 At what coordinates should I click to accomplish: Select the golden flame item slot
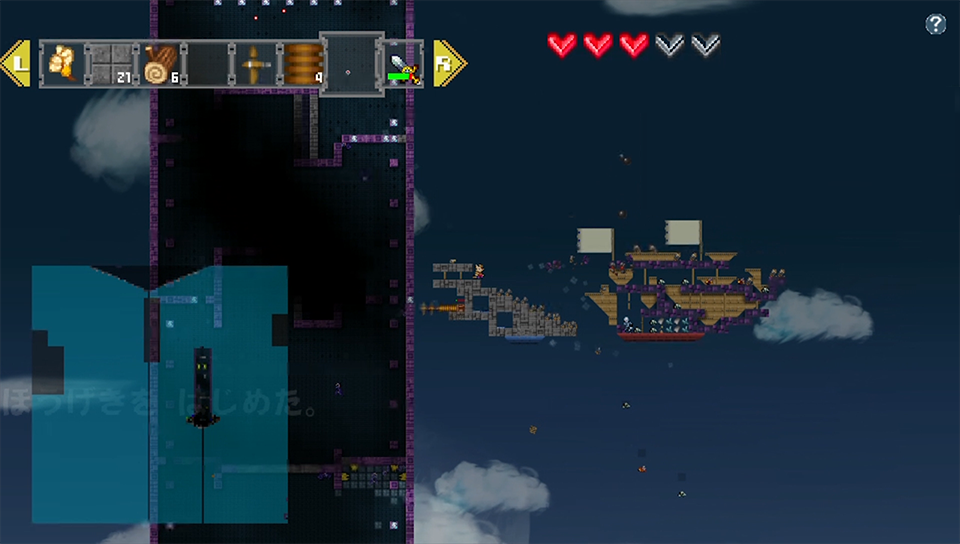click(x=62, y=64)
